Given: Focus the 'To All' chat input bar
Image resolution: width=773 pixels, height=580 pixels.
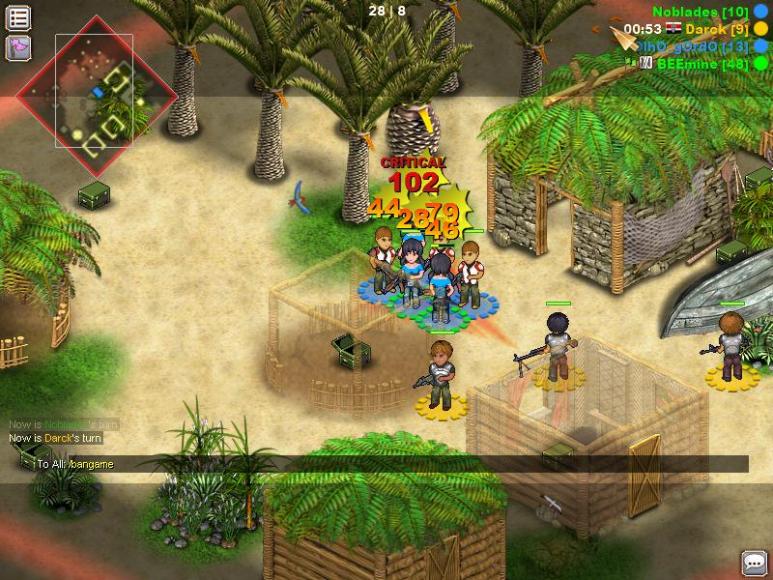Looking at the screenshot, I should tap(390, 464).
